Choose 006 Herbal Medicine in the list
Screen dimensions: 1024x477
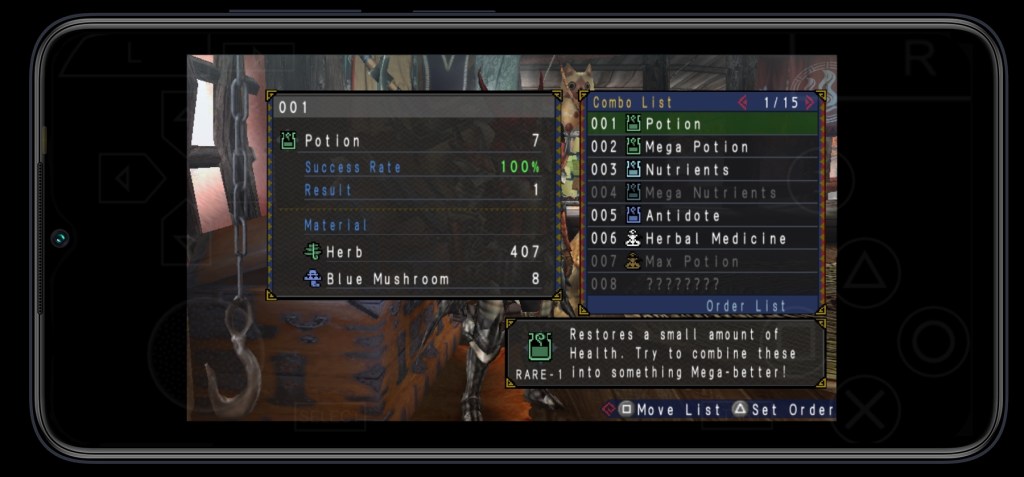tap(702, 239)
